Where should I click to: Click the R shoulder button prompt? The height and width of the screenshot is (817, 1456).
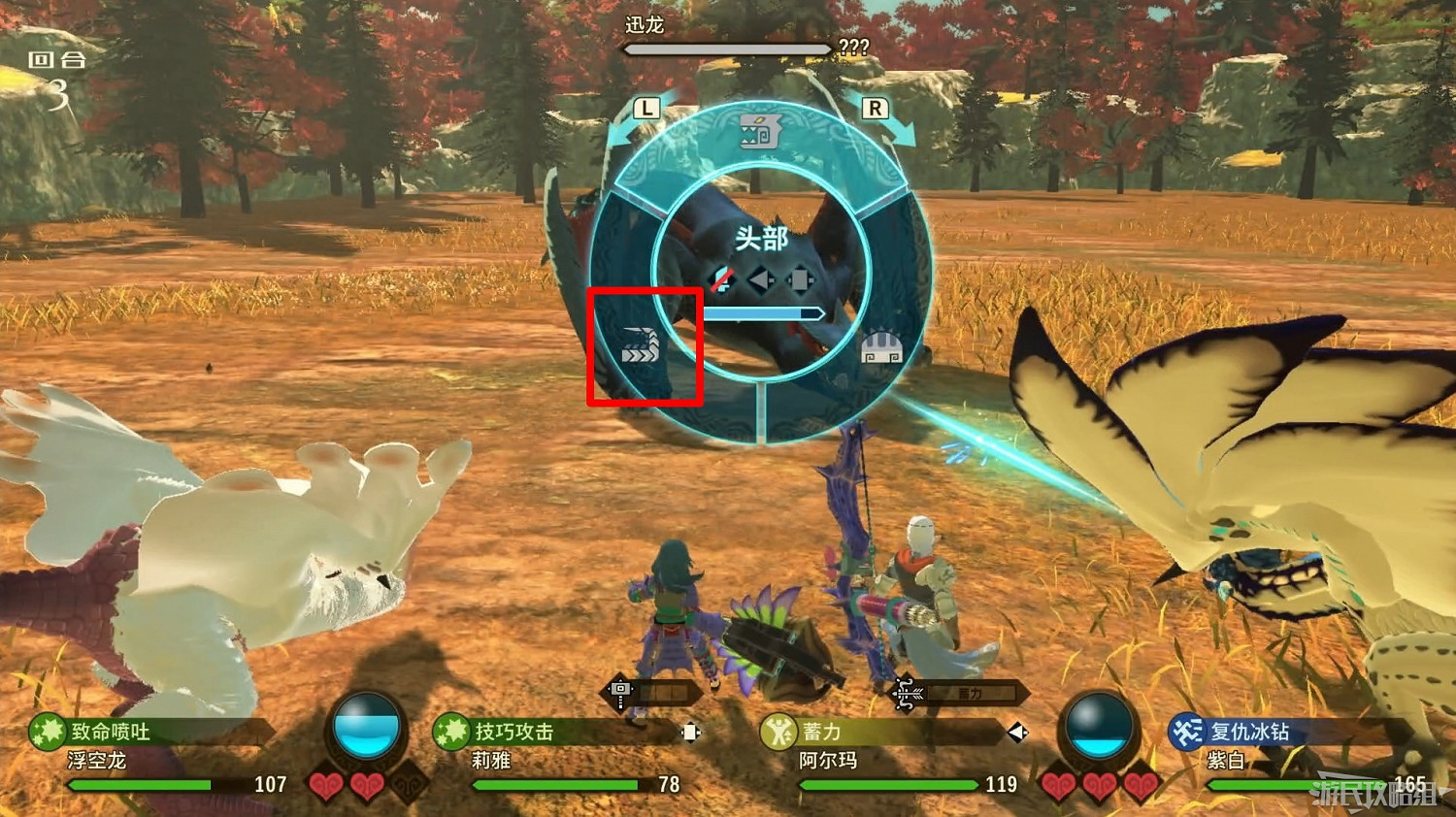click(877, 109)
